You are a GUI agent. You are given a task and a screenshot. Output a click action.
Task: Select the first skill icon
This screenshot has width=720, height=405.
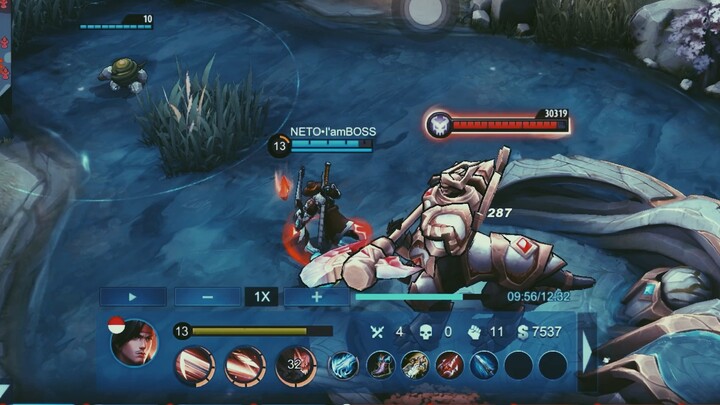click(194, 365)
